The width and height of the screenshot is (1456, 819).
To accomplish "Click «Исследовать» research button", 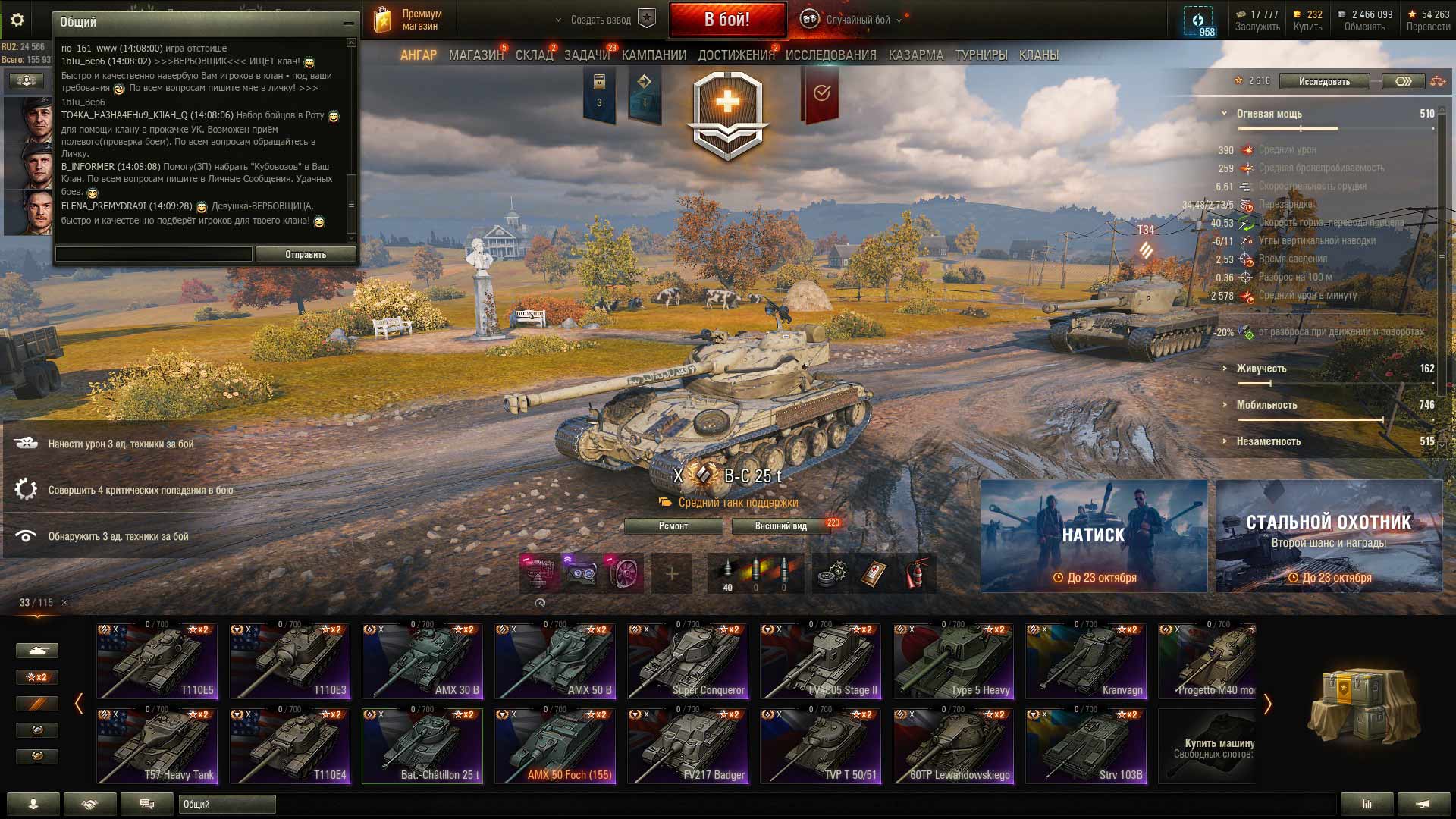I will pos(1324,82).
